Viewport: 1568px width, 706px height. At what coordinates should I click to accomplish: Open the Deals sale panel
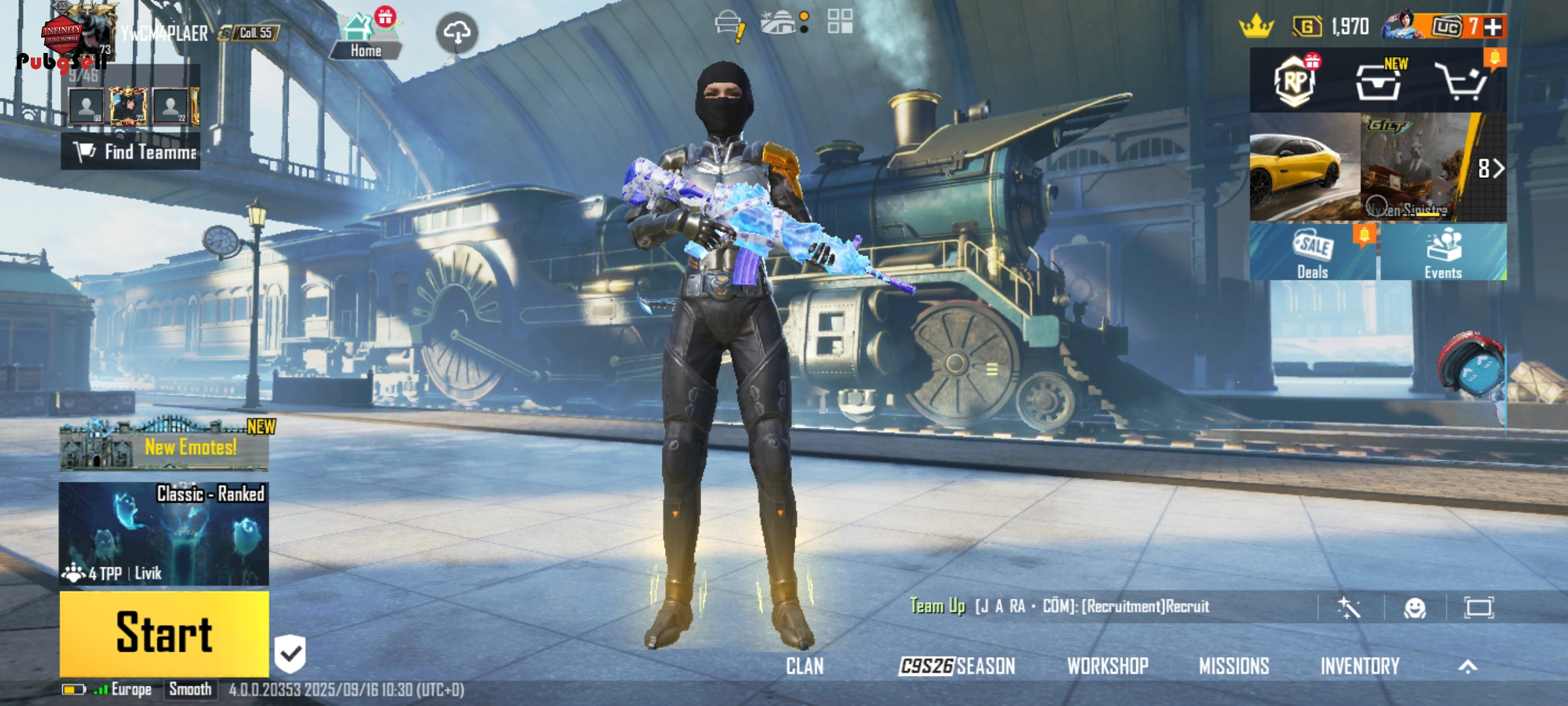click(1313, 252)
